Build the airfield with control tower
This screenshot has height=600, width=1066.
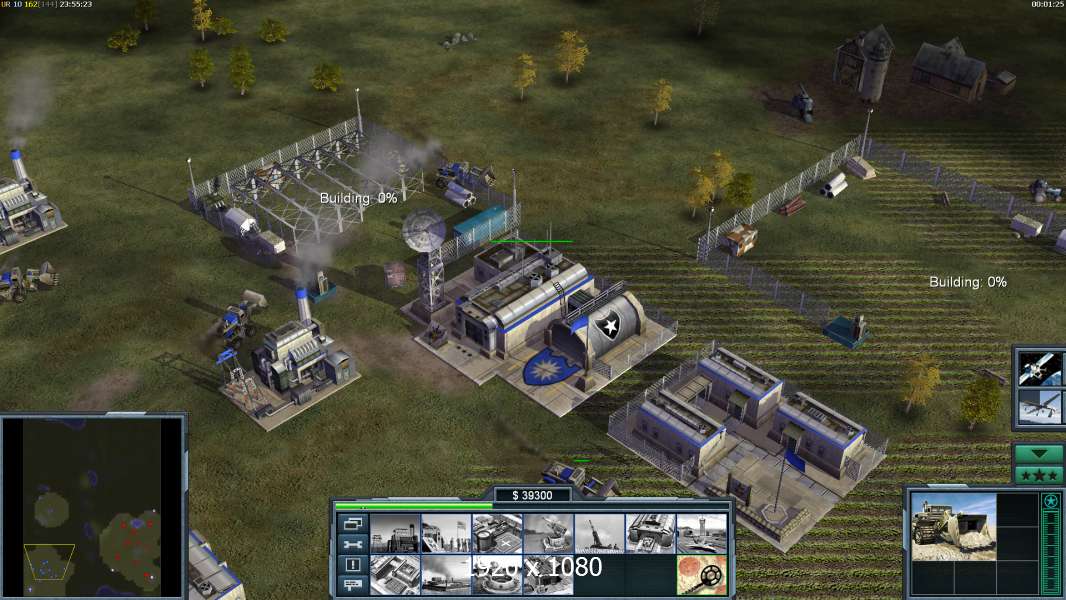(701, 533)
